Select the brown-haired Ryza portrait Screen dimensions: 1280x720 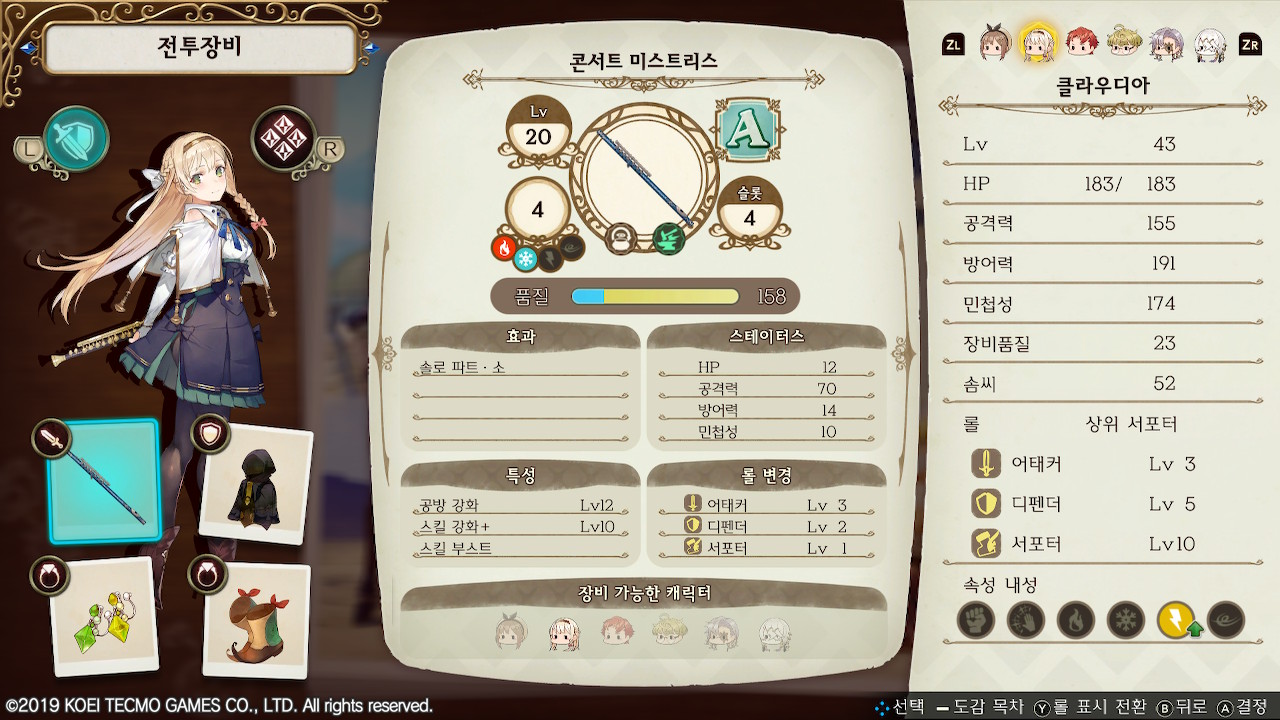point(994,43)
